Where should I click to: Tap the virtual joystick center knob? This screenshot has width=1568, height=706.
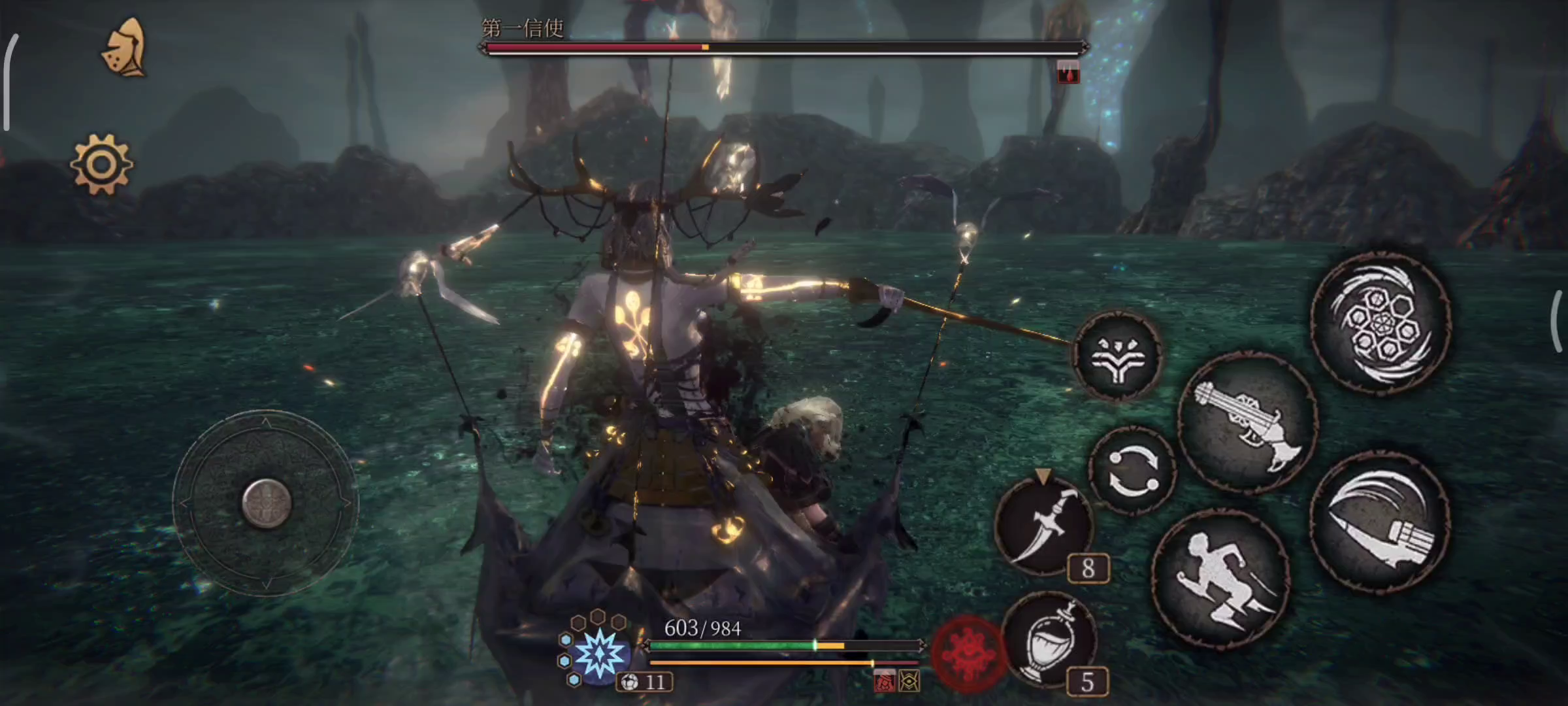[266, 503]
